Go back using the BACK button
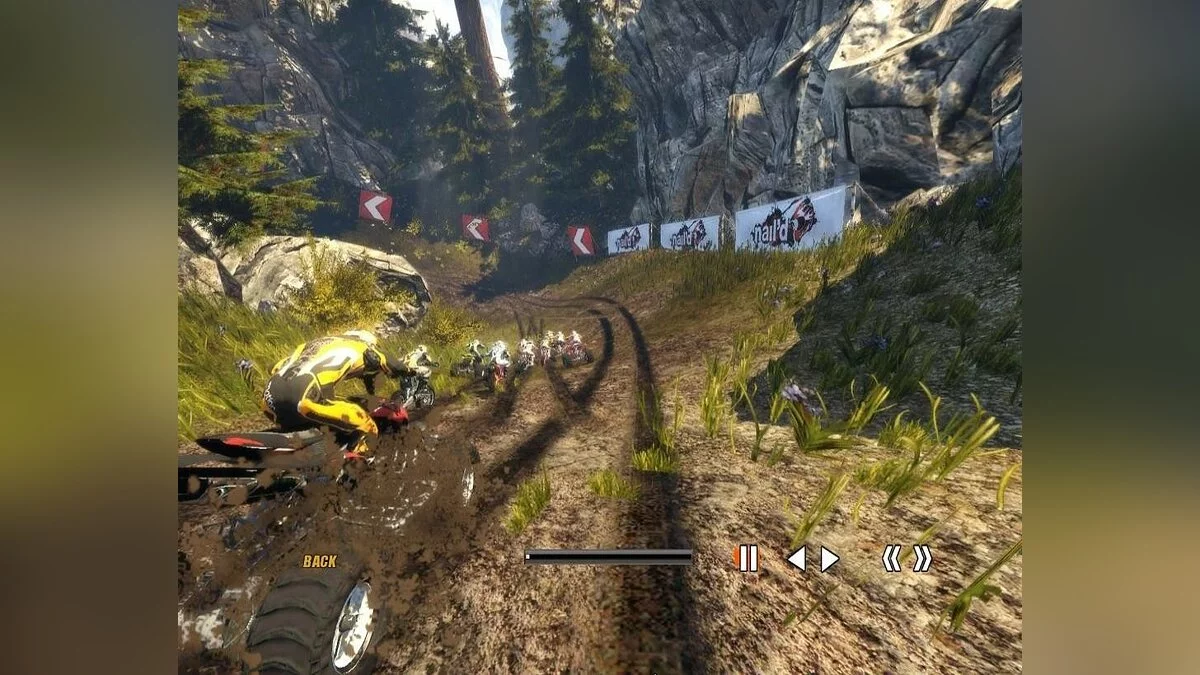Screen dimensions: 1200x675 pyautogui.click(x=320, y=561)
